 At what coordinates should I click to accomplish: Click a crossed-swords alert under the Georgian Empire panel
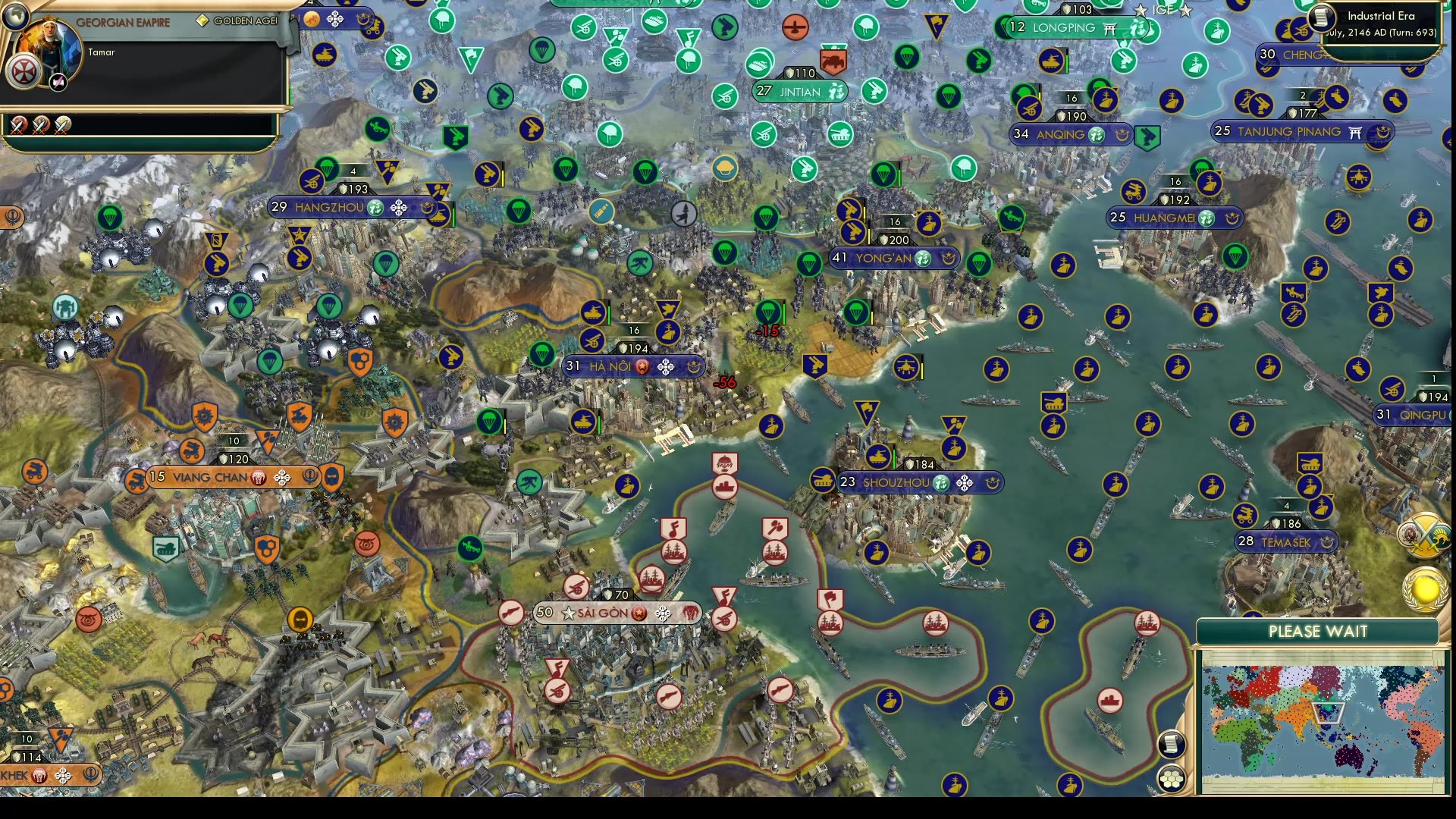19,126
